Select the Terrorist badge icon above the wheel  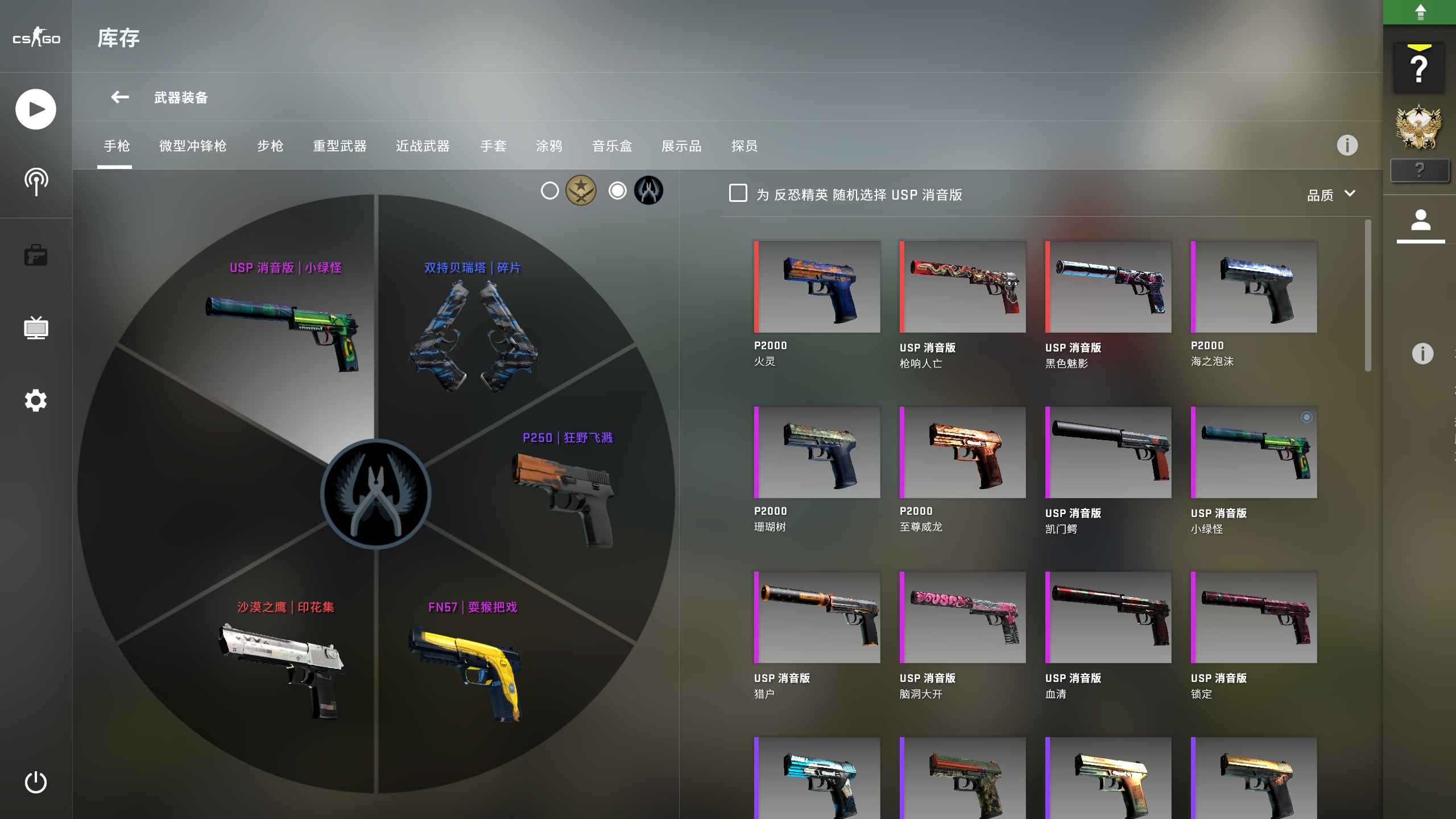pyautogui.click(x=581, y=191)
